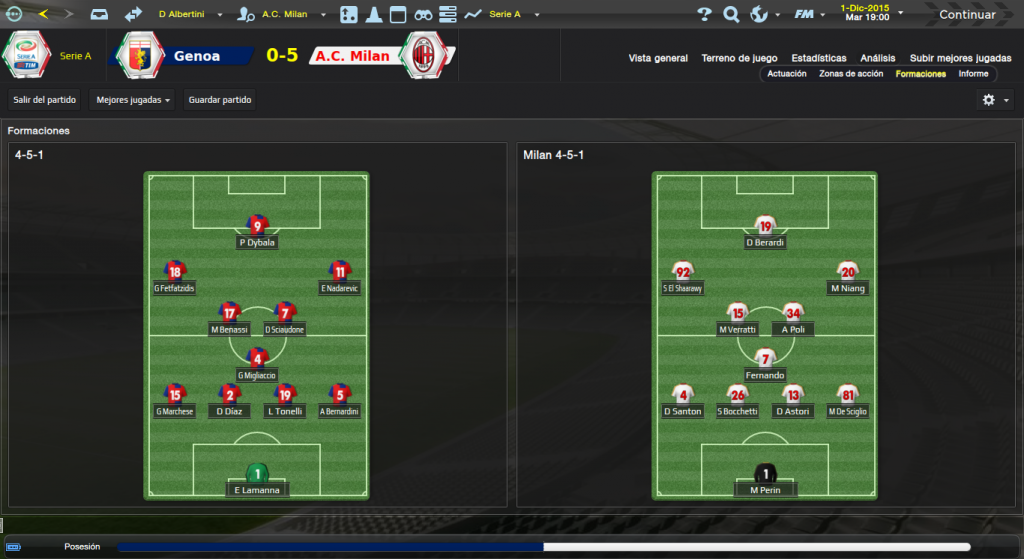This screenshot has height=559, width=1024.
Task: Switch to Actuación sub-tab
Action: [787, 74]
